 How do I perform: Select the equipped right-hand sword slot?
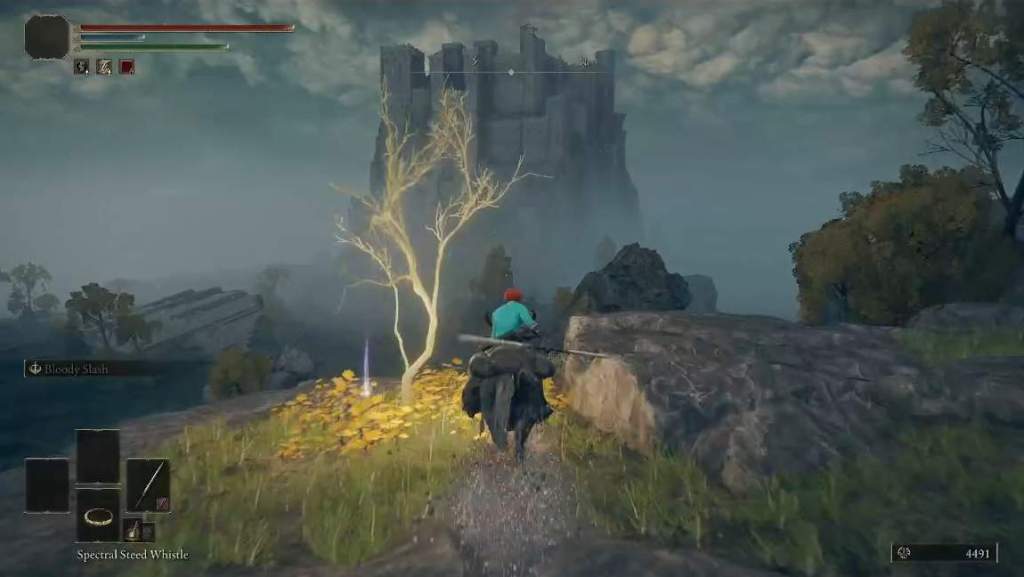coord(147,485)
